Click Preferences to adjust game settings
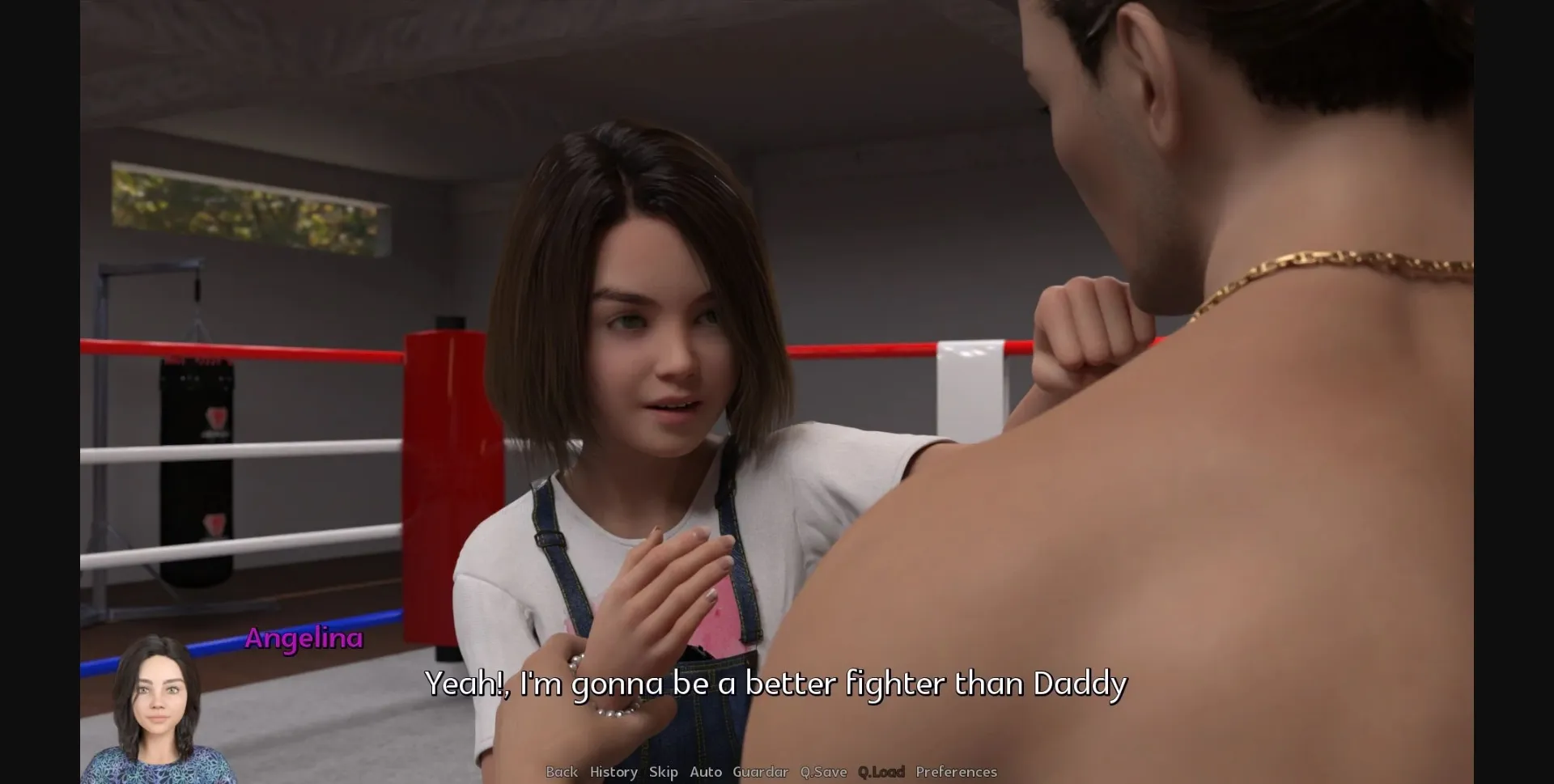Image resolution: width=1554 pixels, height=784 pixels. coord(957,772)
